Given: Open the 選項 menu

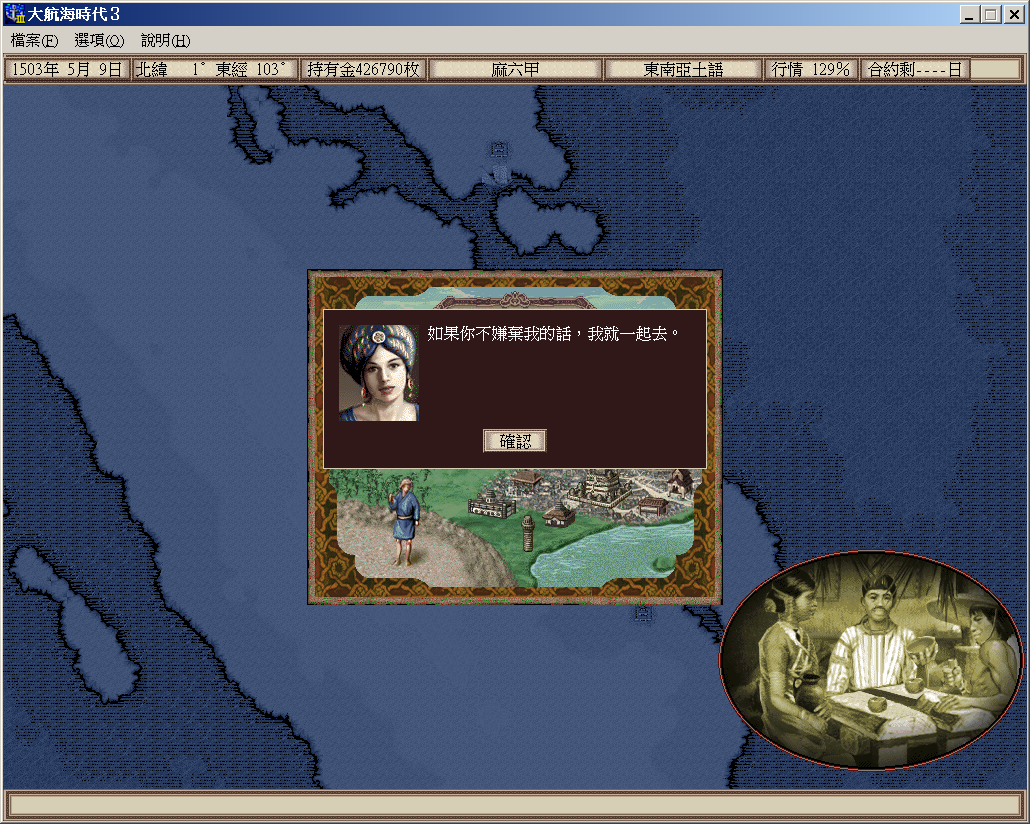Looking at the screenshot, I should (x=99, y=41).
